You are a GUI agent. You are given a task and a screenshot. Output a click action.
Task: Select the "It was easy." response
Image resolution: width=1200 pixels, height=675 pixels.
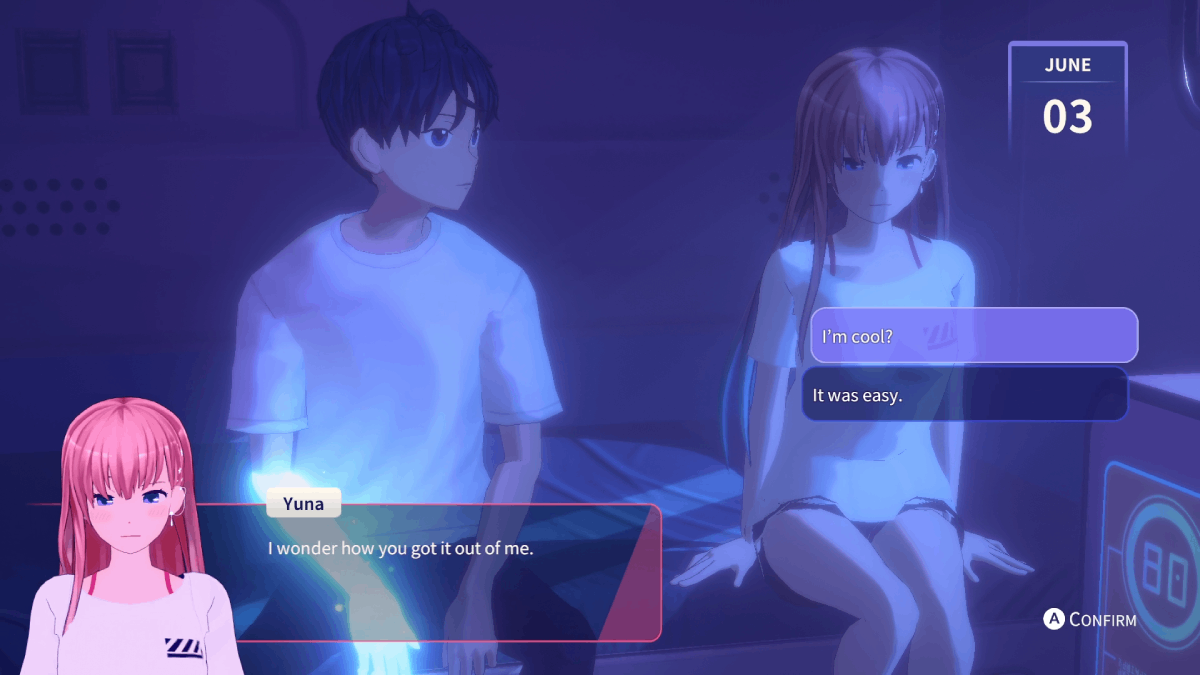(x=964, y=394)
